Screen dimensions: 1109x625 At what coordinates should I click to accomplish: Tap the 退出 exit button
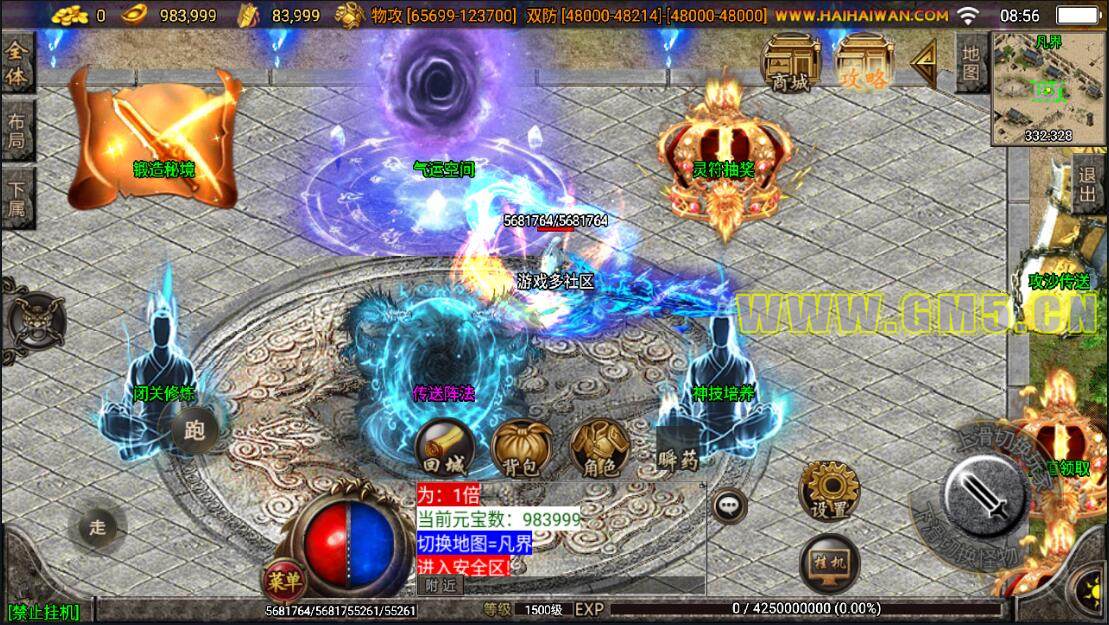(1089, 184)
